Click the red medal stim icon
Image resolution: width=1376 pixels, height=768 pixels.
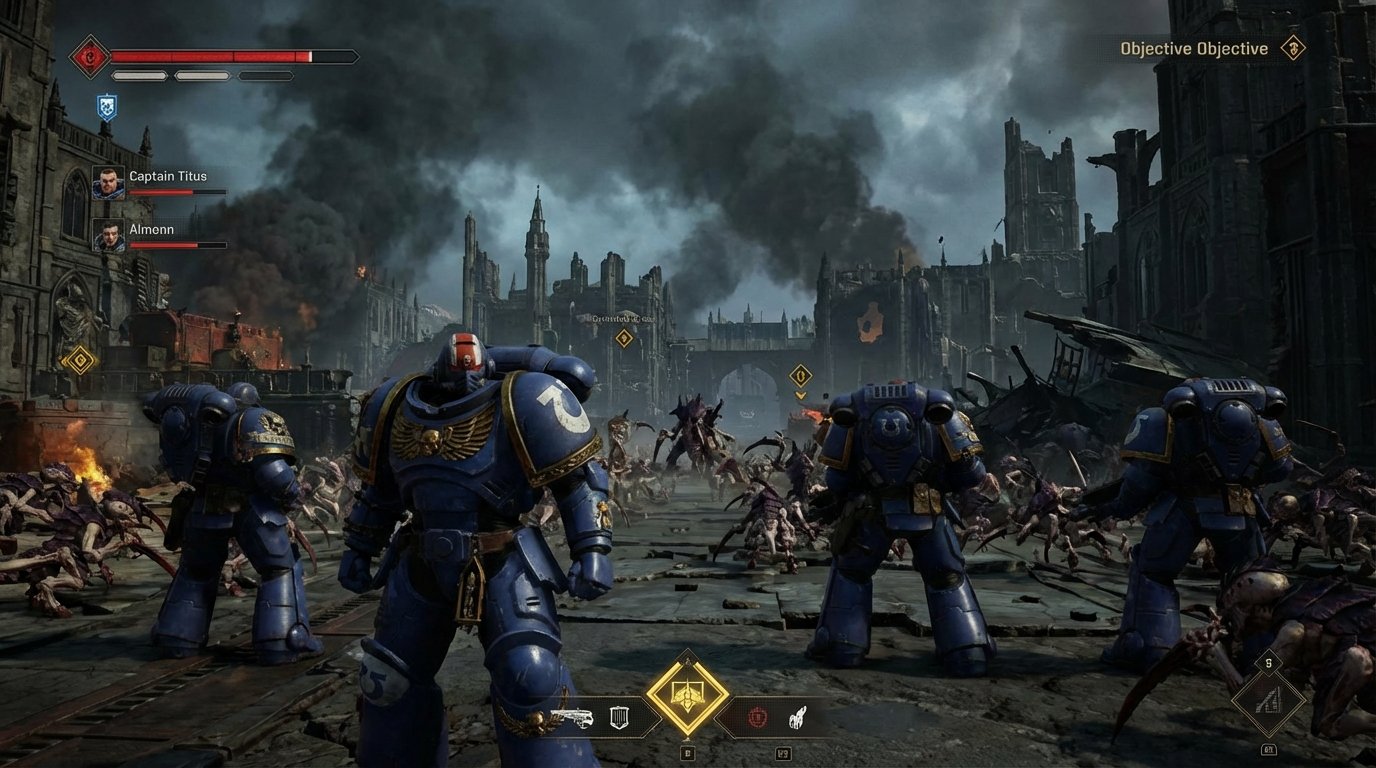pyautogui.click(x=757, y=718)
